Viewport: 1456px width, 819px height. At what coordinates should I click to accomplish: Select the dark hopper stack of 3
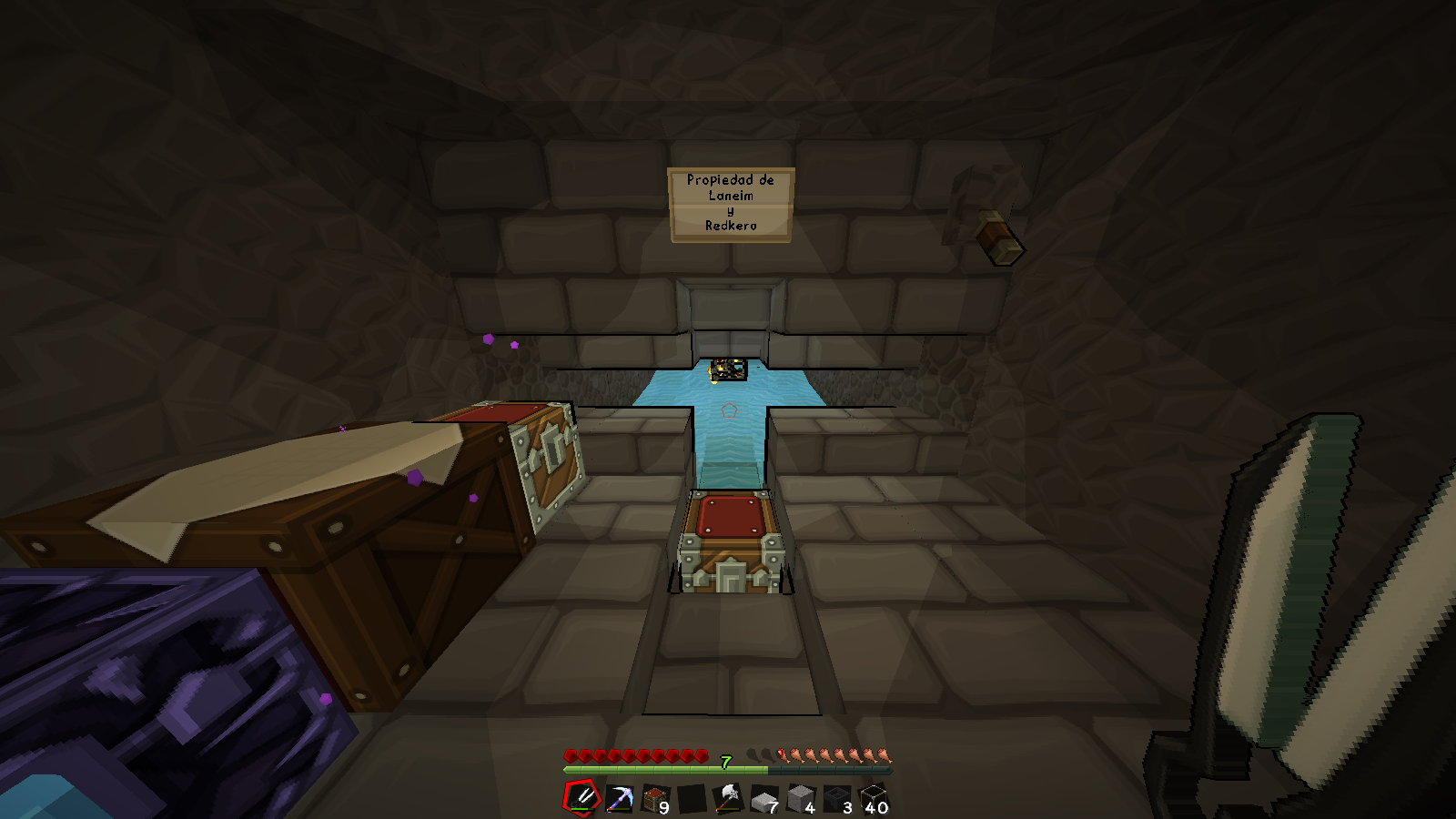tap(837, 799)
